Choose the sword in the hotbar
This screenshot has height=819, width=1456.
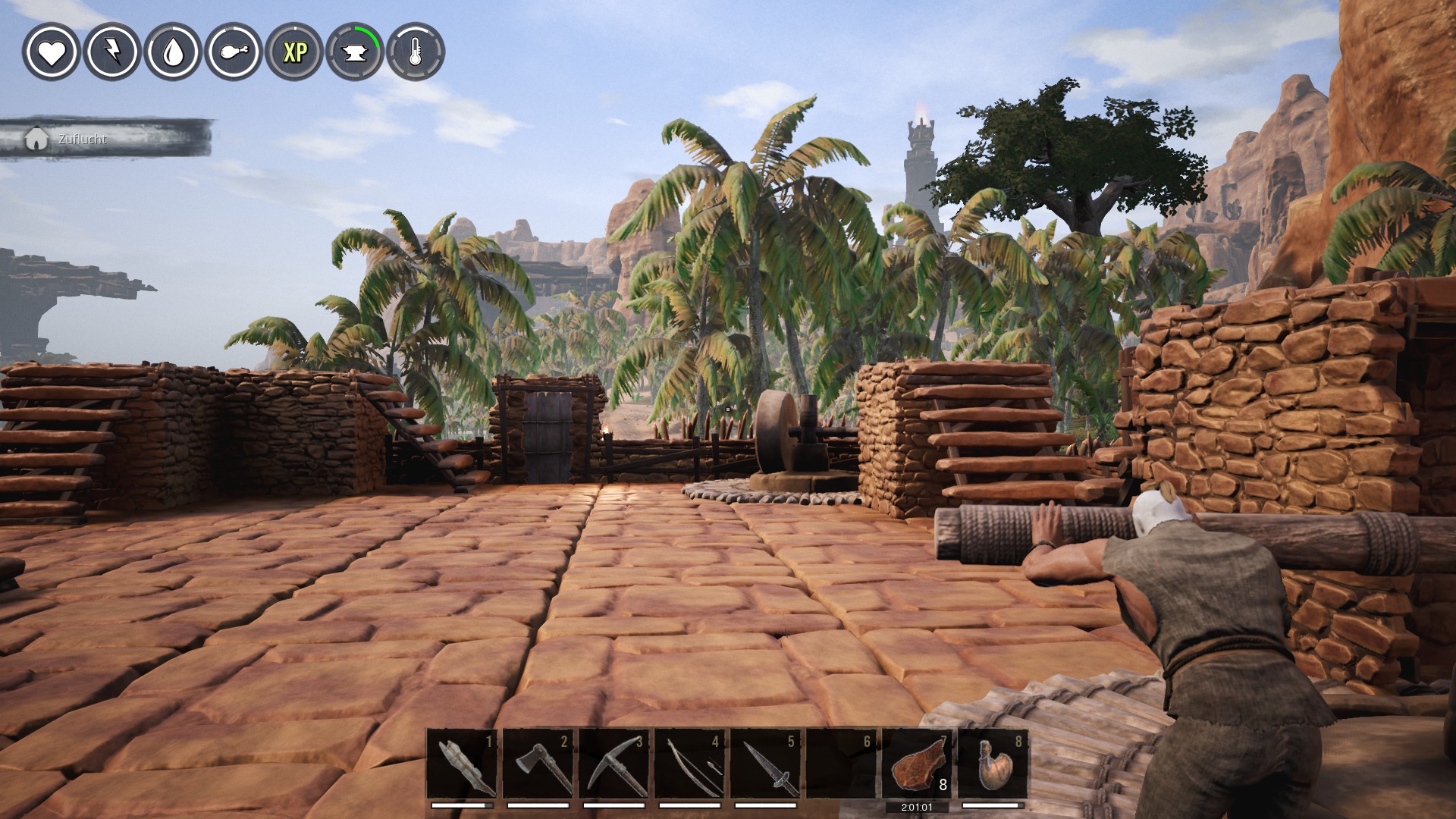765,764
